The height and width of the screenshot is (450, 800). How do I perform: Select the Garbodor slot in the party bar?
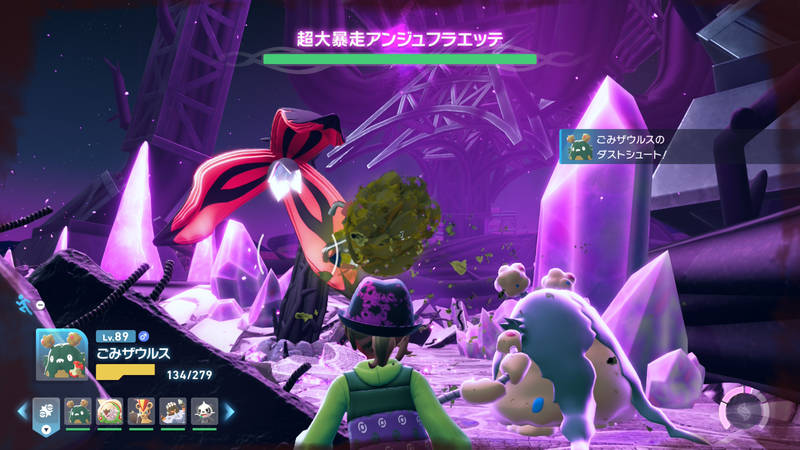point(77,411)
